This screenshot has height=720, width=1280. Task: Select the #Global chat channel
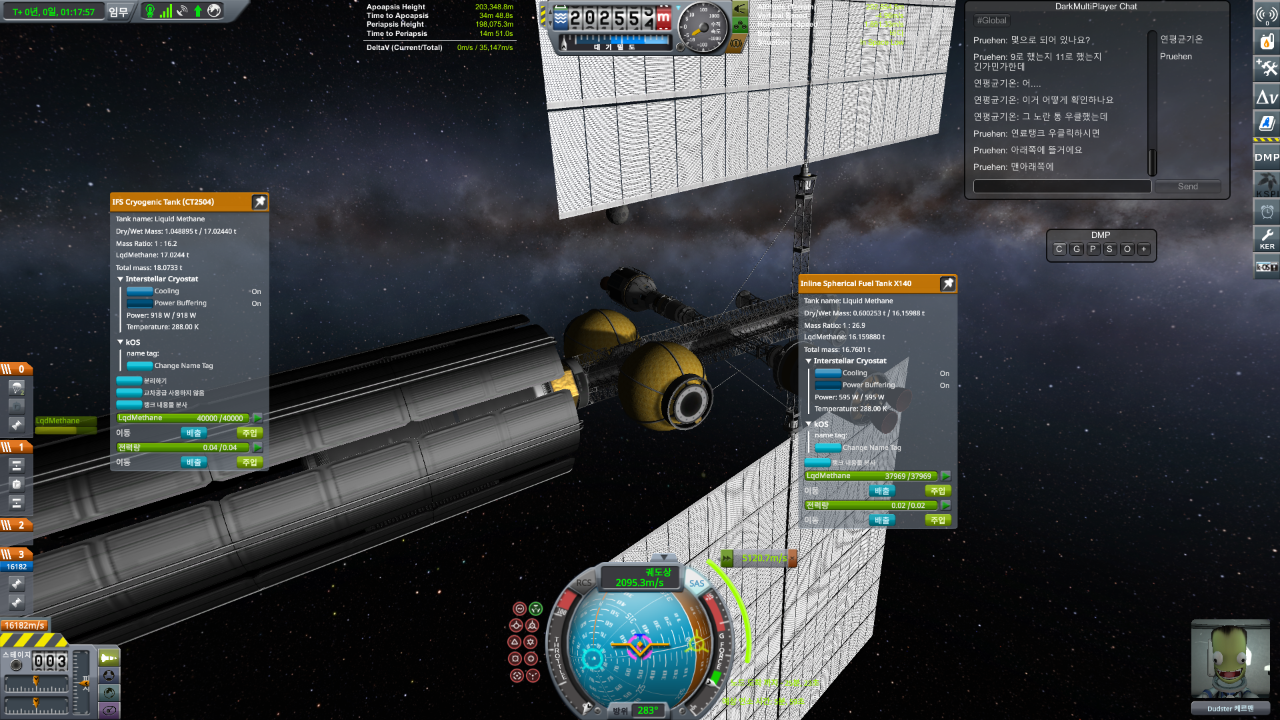click(x=991, y=20)
